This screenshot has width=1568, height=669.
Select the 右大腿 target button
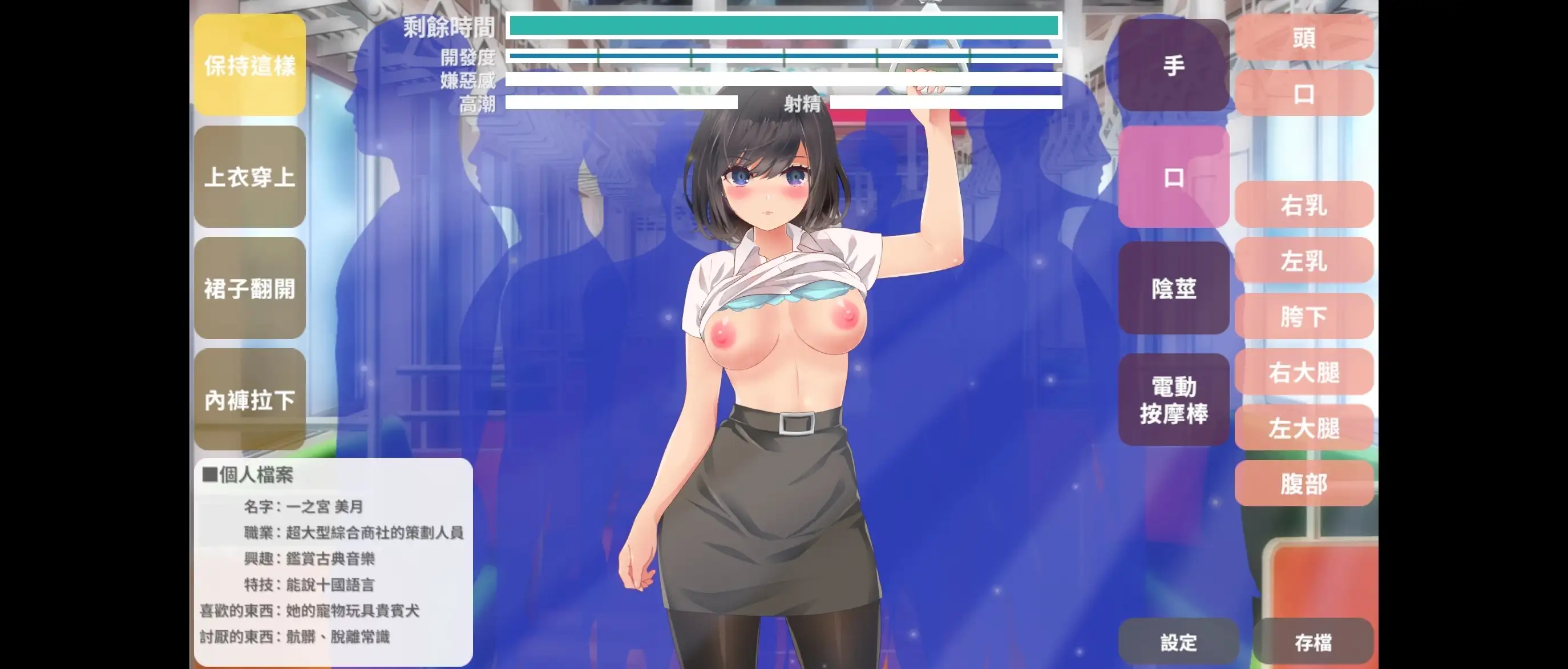[1304, 372]
